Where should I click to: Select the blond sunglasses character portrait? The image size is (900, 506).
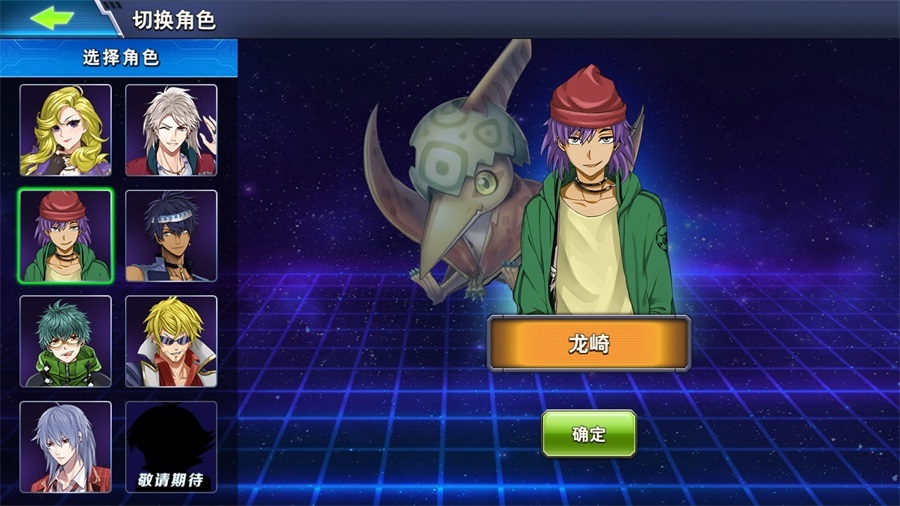pyautogui.click(x=171, y=341)
